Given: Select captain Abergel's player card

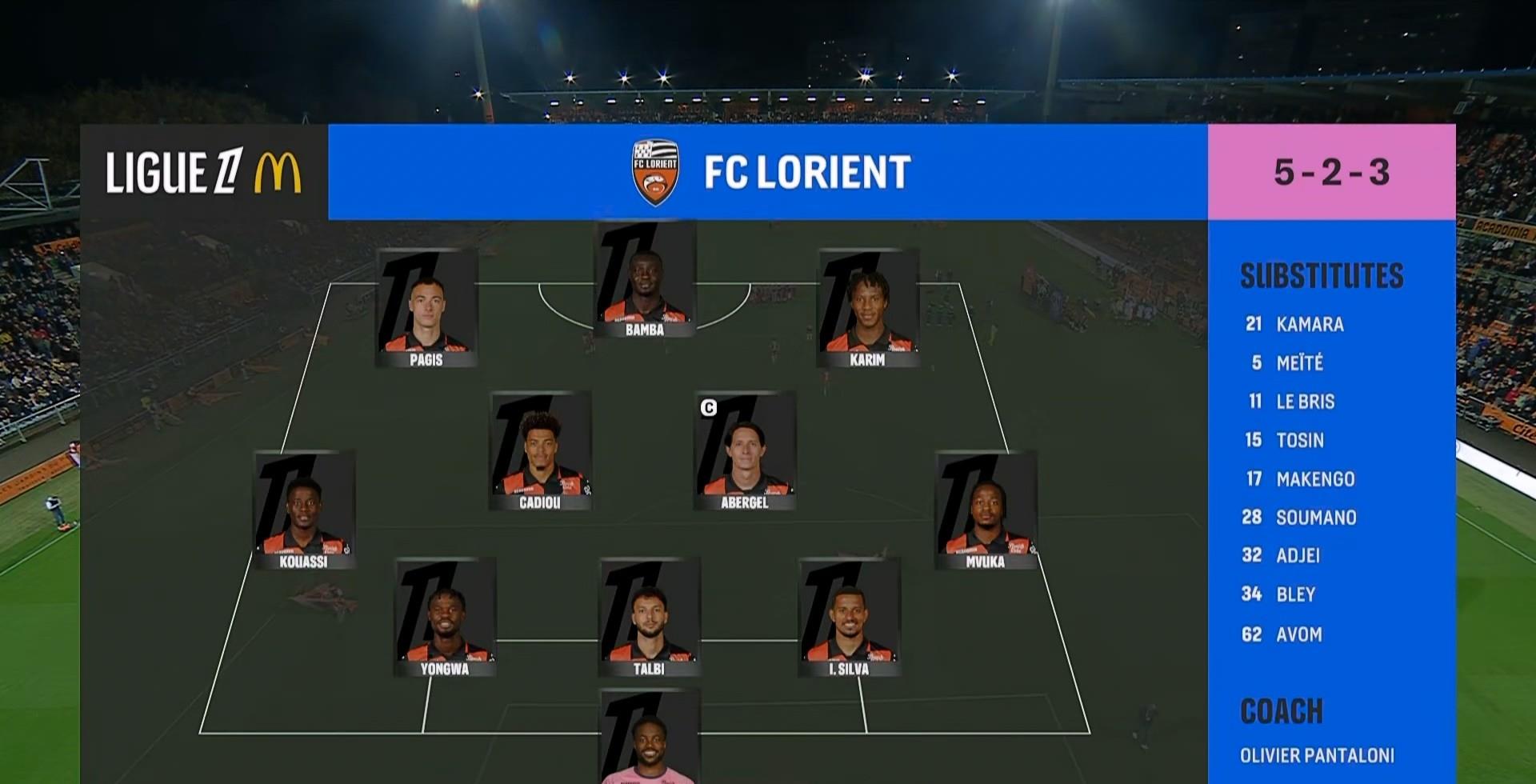Looking at the screenshot, I should pyautogui.click(x=745, y=451).
